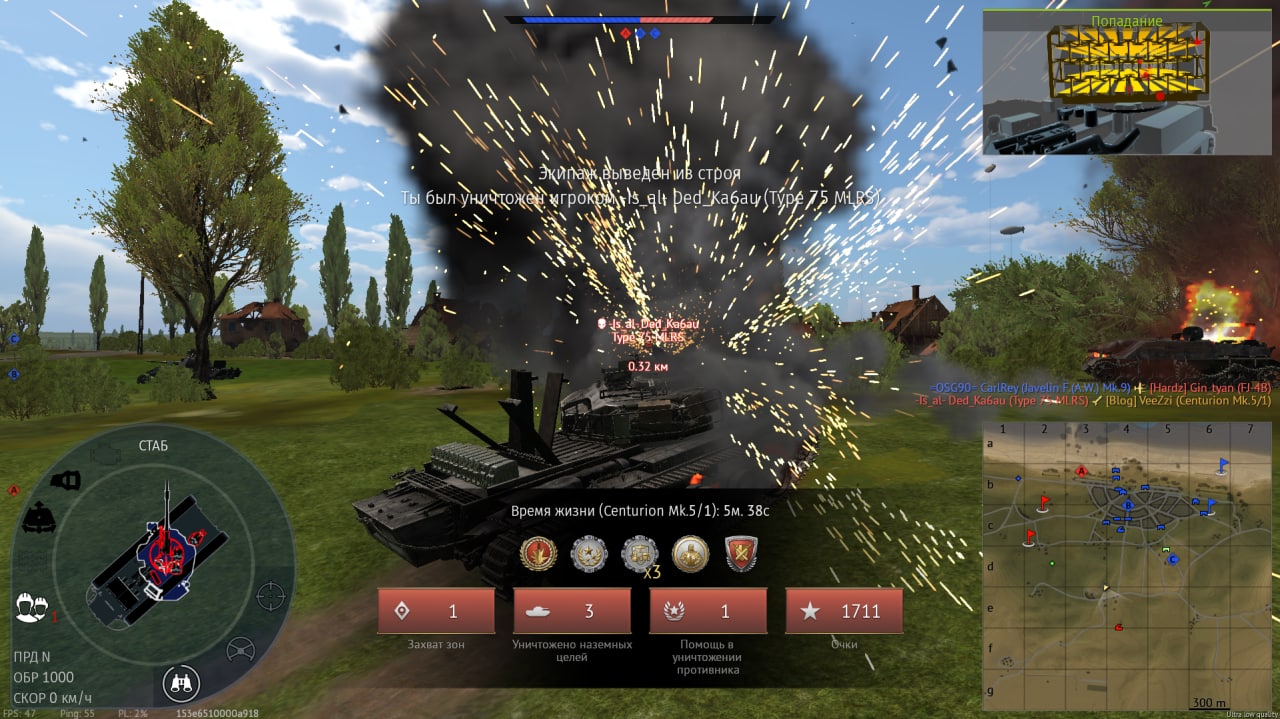Click the binoculars icon

[181, 684]
